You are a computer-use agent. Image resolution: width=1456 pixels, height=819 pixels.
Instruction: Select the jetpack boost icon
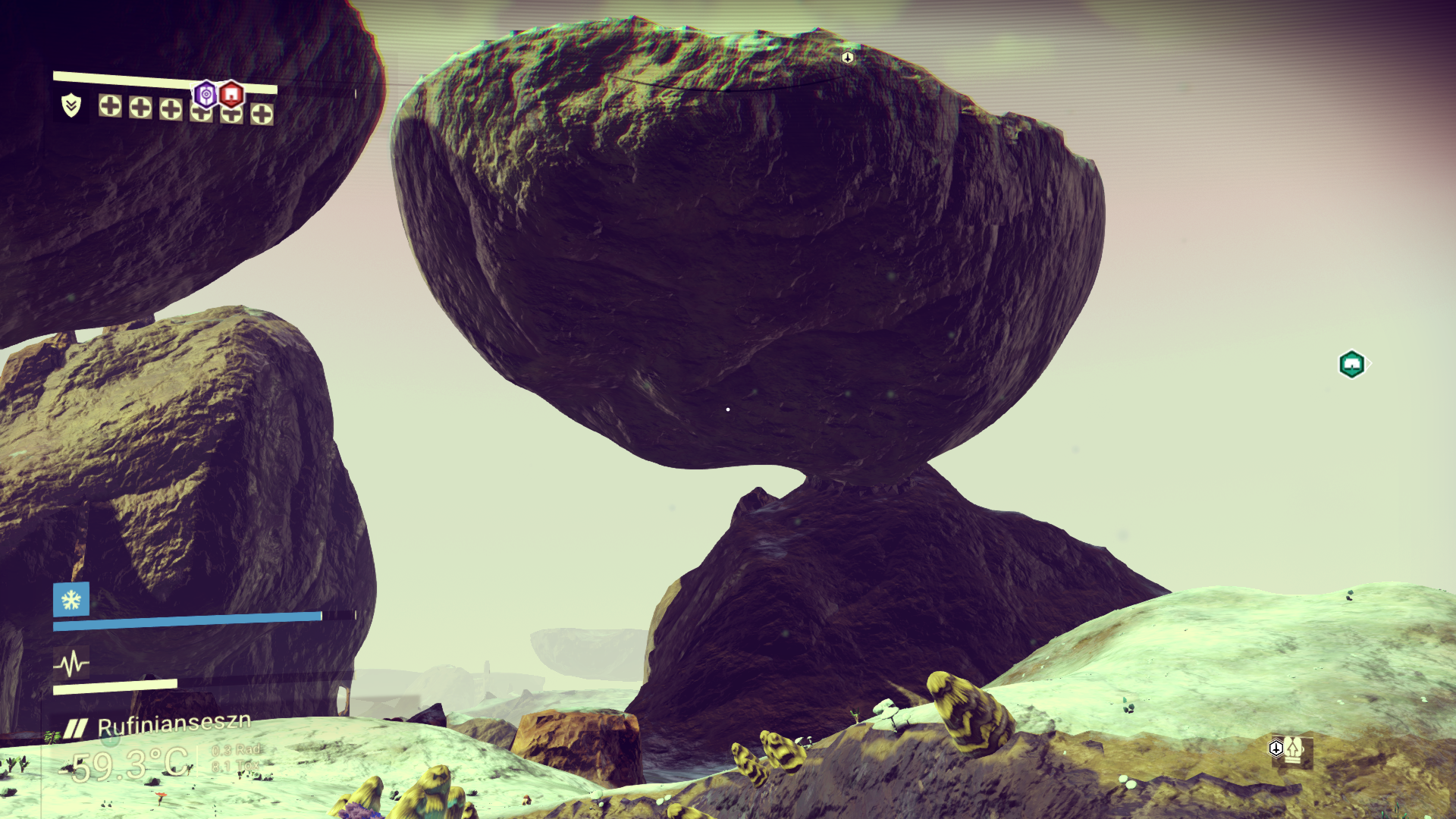pos(1293,749)
